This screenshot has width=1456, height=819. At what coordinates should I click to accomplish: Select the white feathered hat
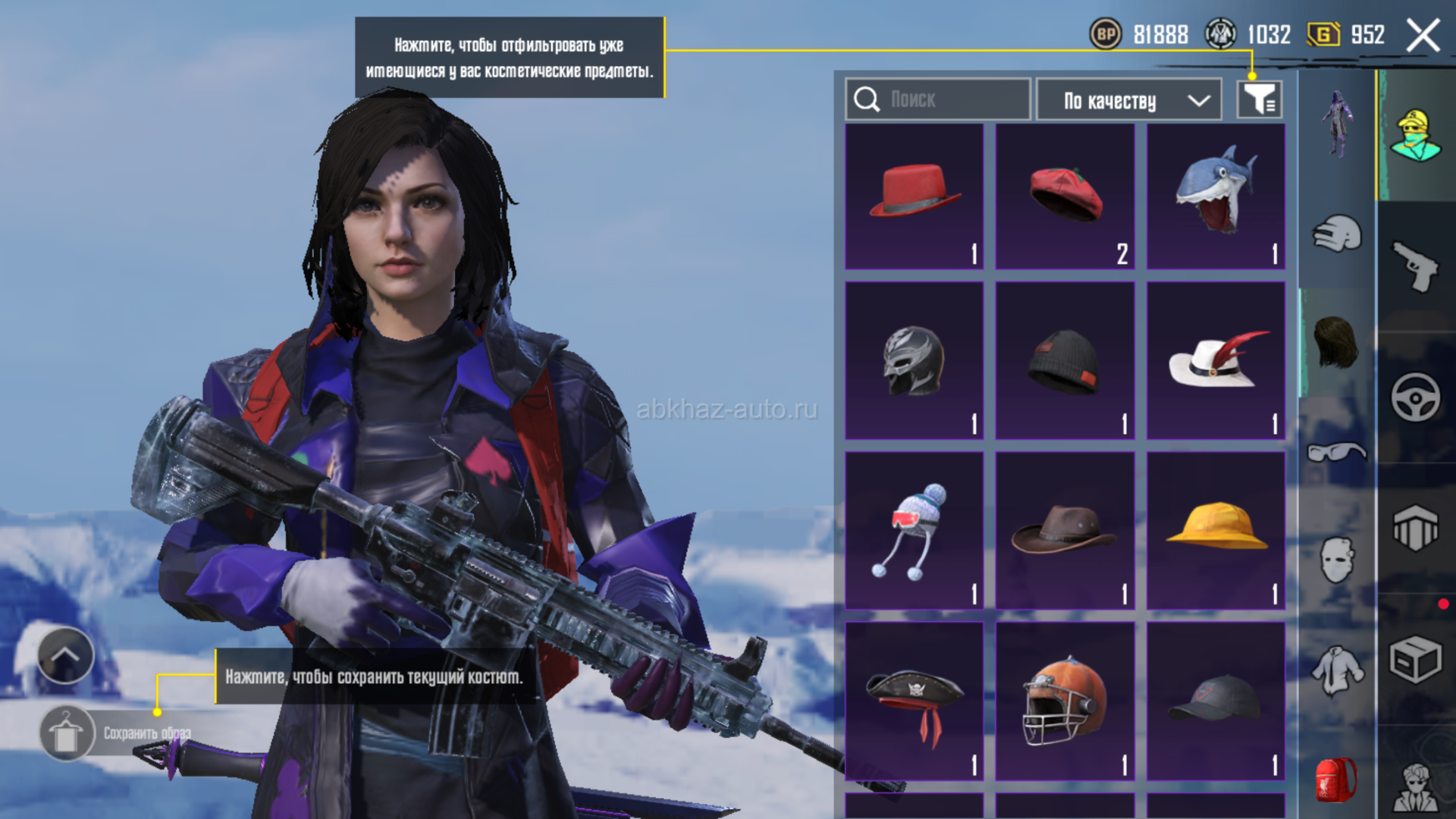[x=1216, y=361]
